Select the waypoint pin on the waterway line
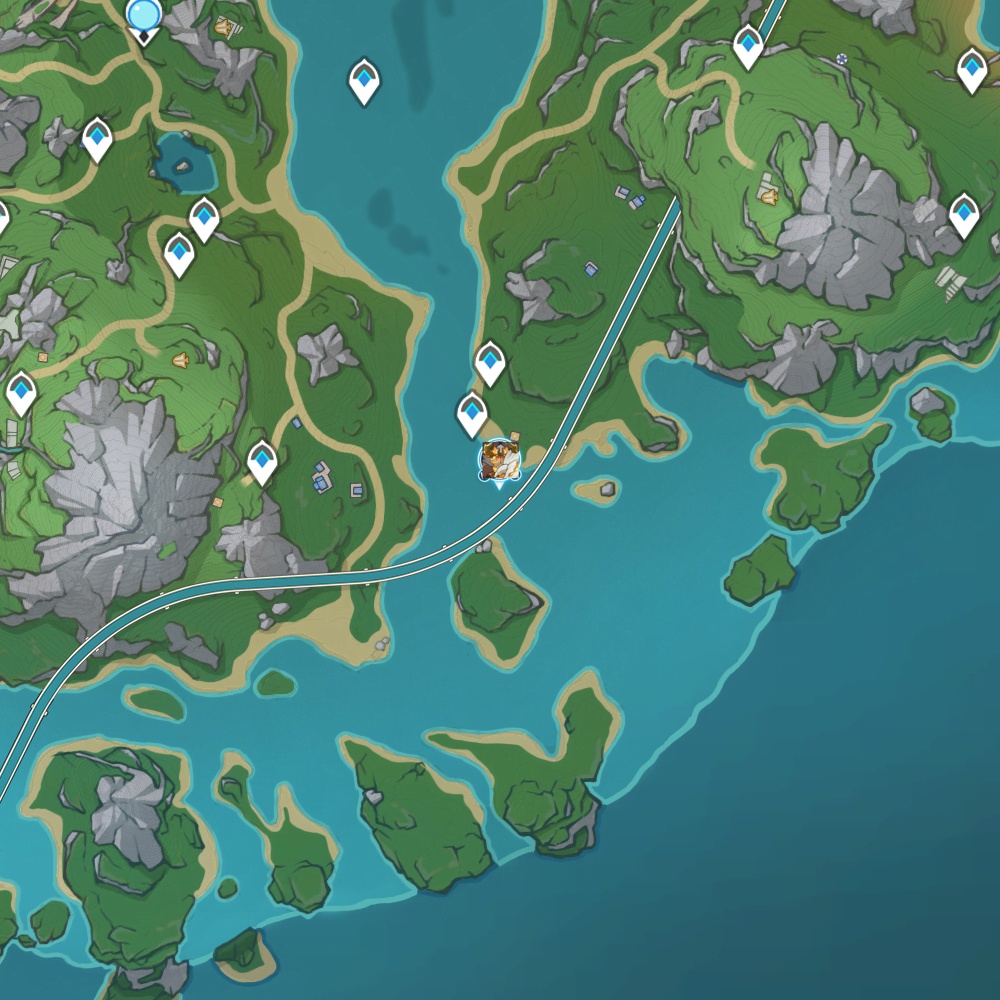This screenshot has width=1000, height=1000. point(748,45)
